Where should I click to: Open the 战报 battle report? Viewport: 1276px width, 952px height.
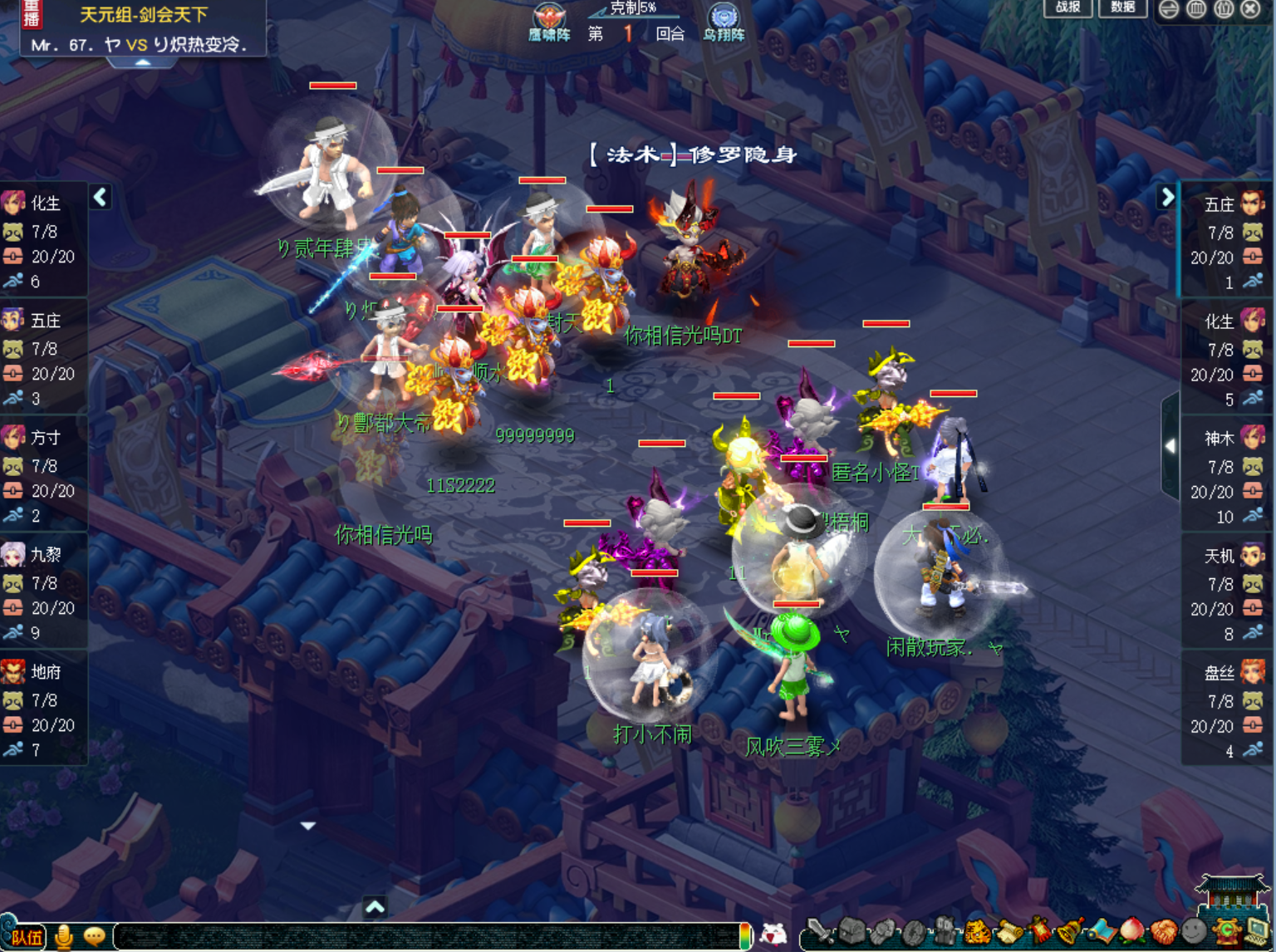pyautogui.click(x=1067, y=7)
